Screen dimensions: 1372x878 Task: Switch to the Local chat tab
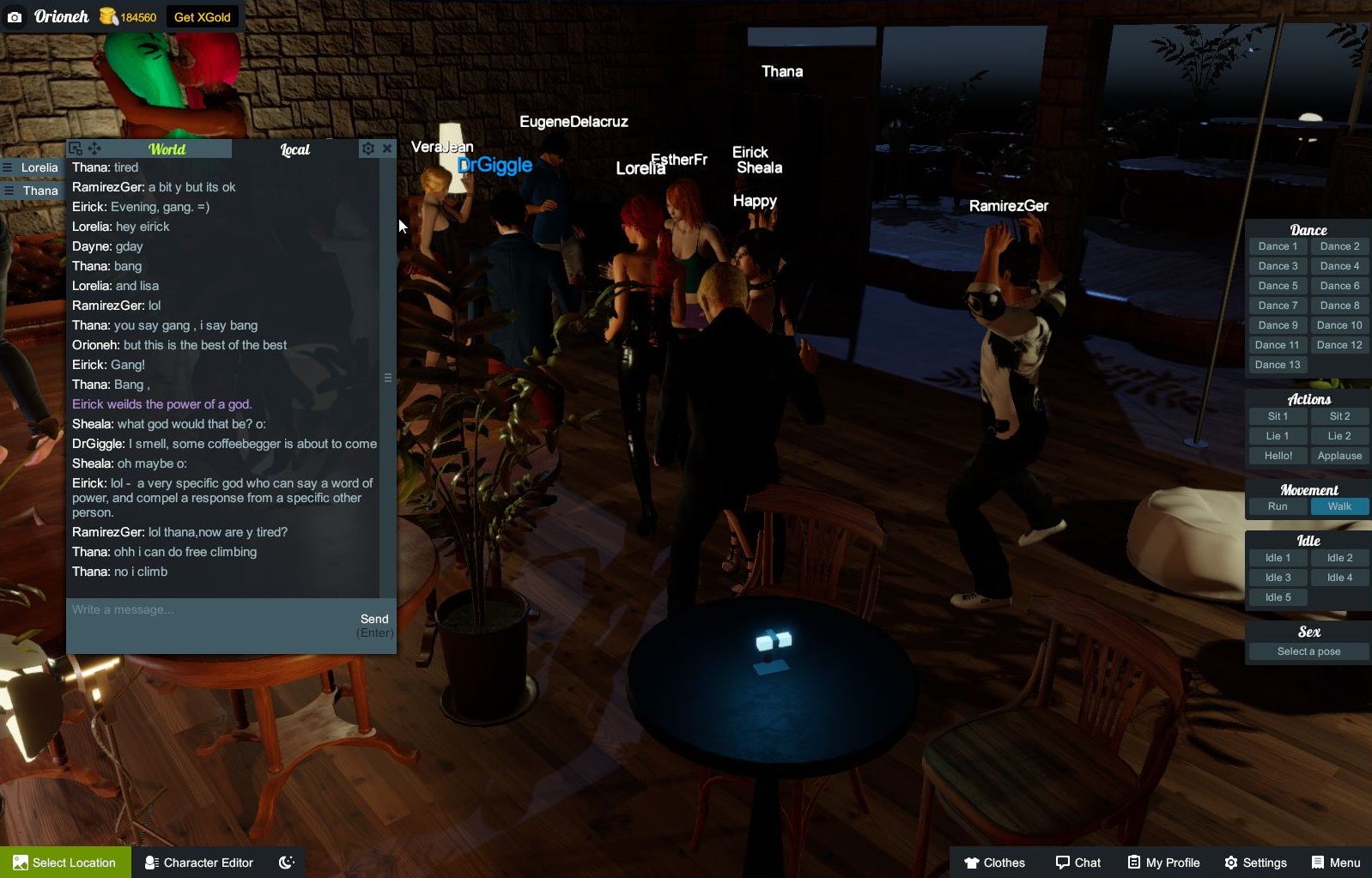294,149
